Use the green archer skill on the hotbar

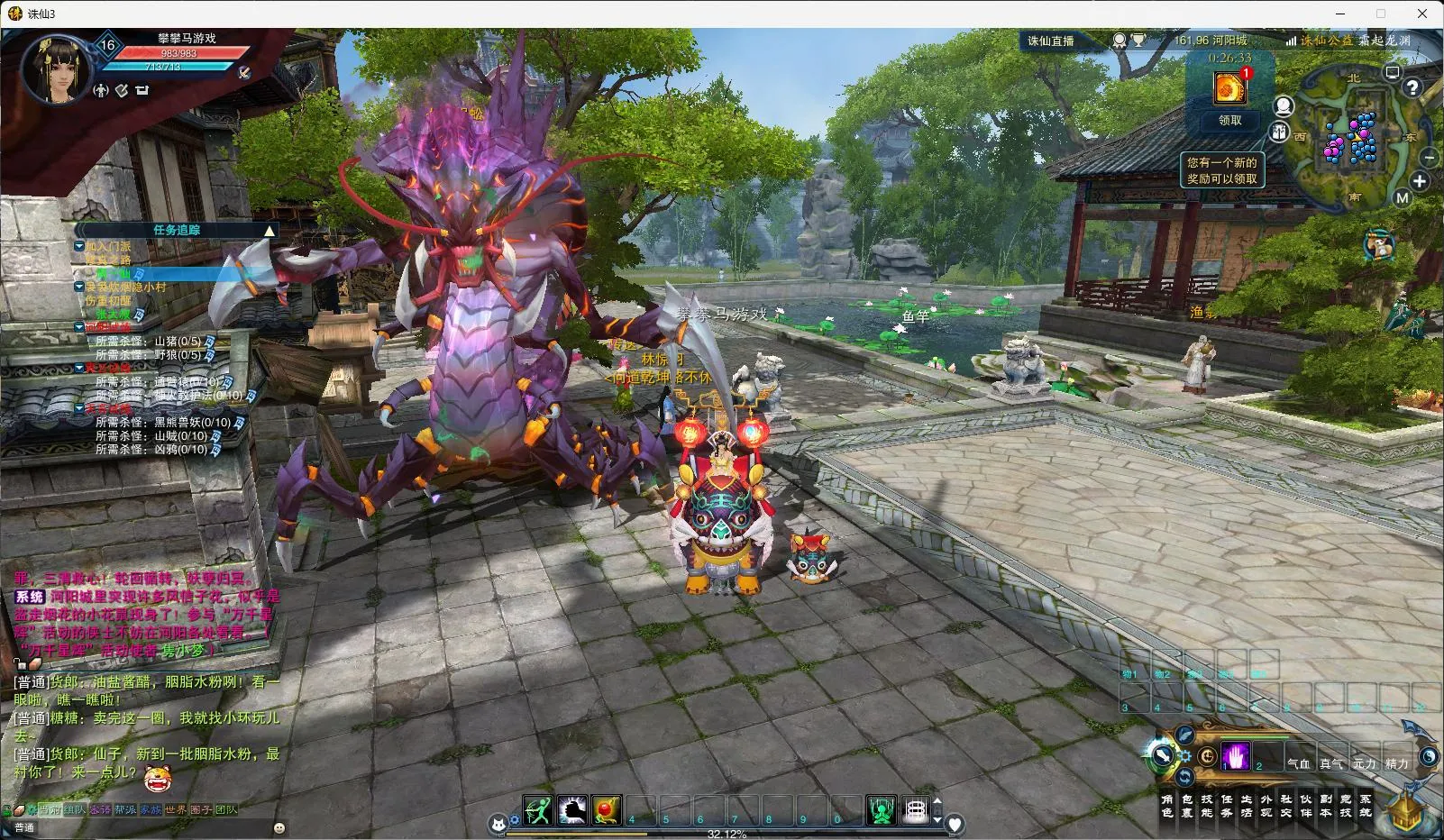(538, 810)
